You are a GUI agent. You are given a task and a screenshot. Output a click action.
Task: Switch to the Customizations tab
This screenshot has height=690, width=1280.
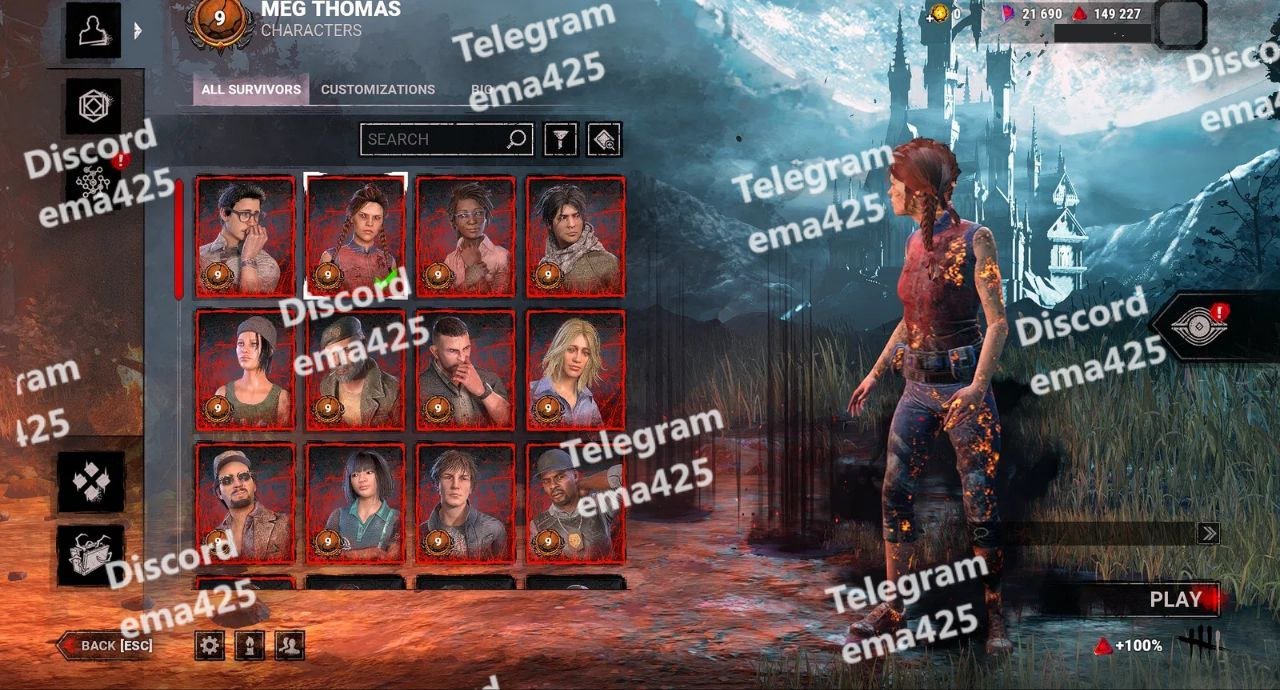378,89
